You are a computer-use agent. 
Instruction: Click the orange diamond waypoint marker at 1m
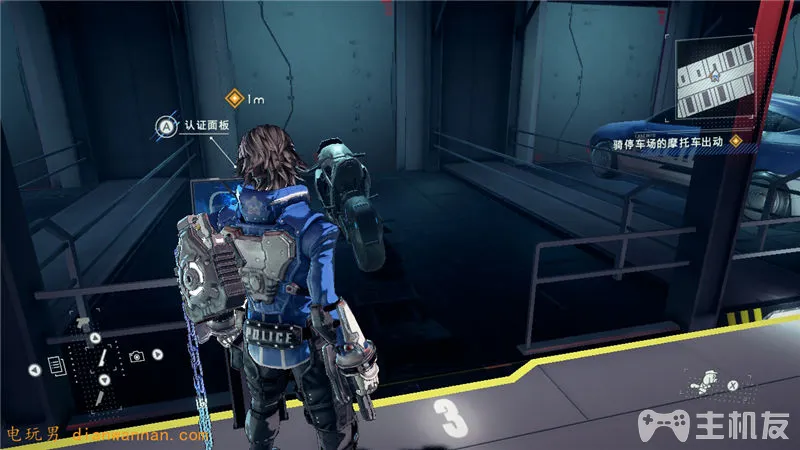click(234, 98)
